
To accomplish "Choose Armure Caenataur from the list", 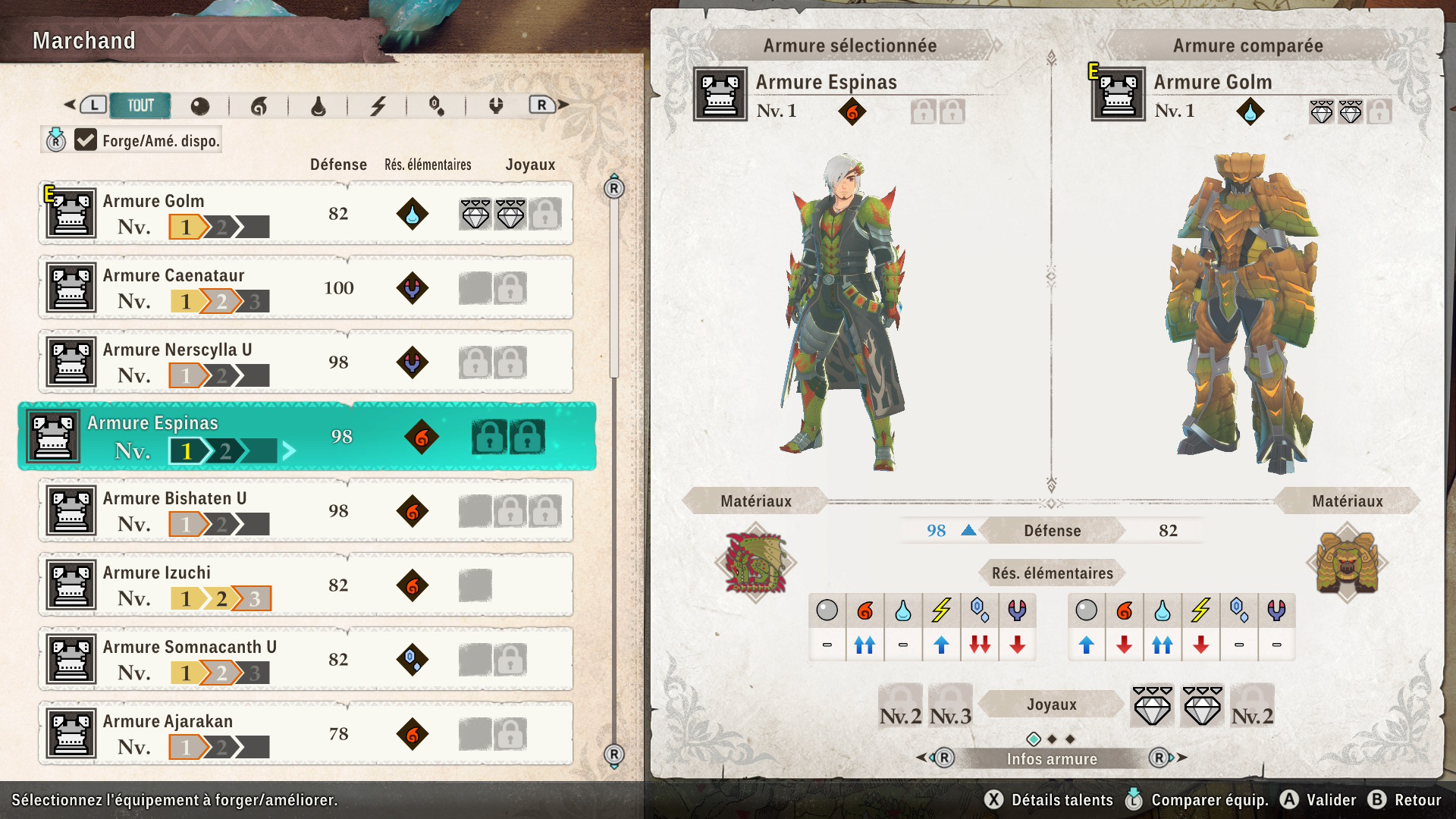I will (x=306, y=288).
